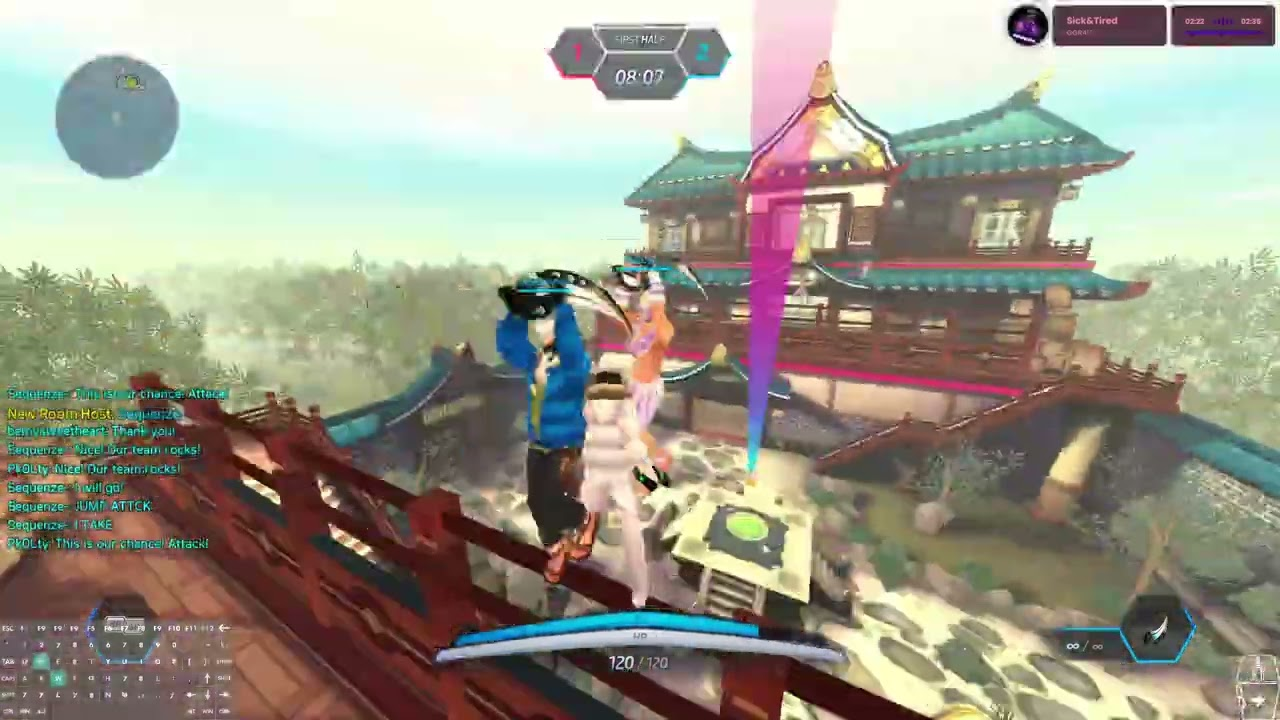
Task: Click the circular minimap
Action: tap(117, 117)
